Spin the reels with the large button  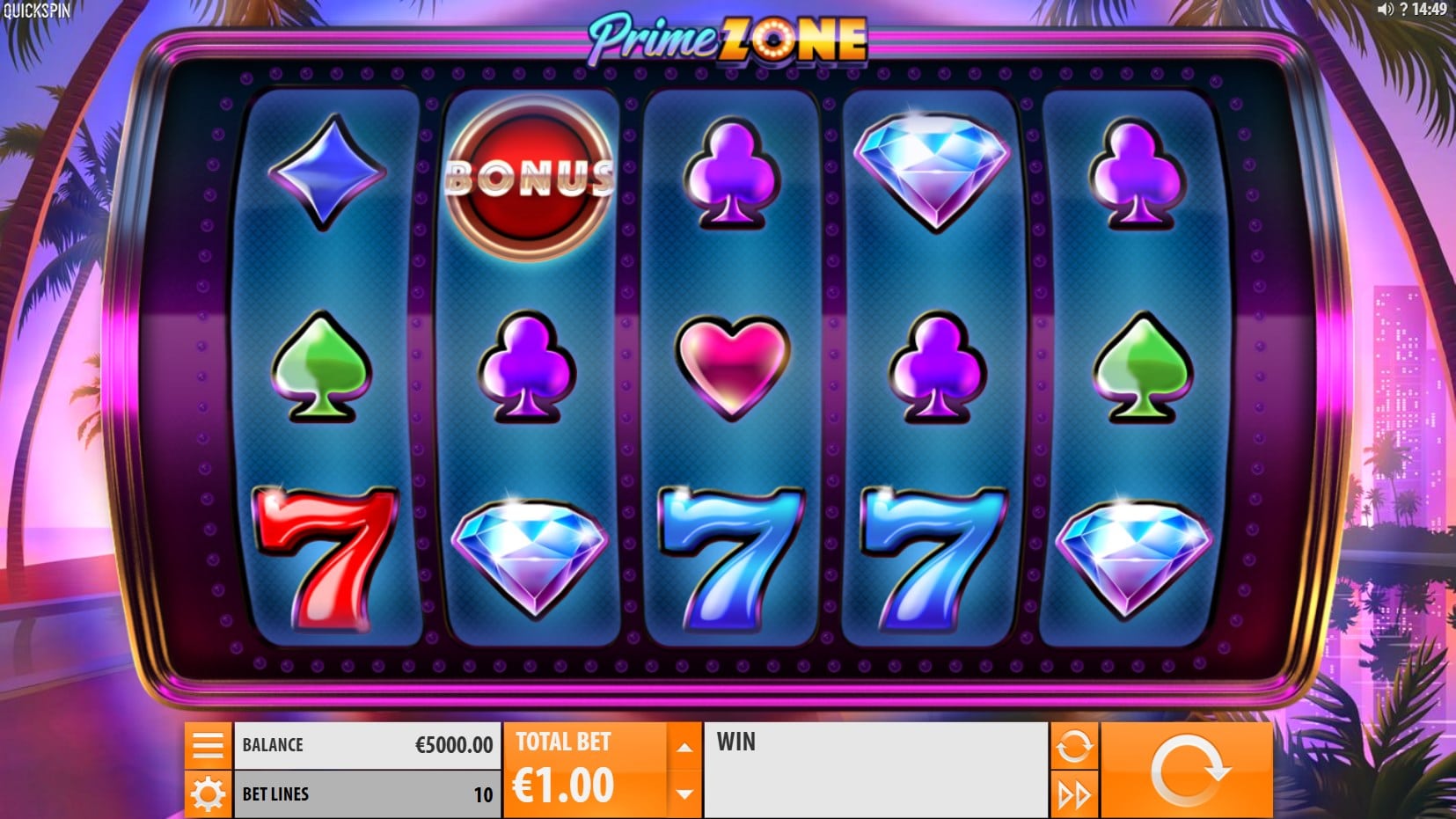(x=1186, y=771)
